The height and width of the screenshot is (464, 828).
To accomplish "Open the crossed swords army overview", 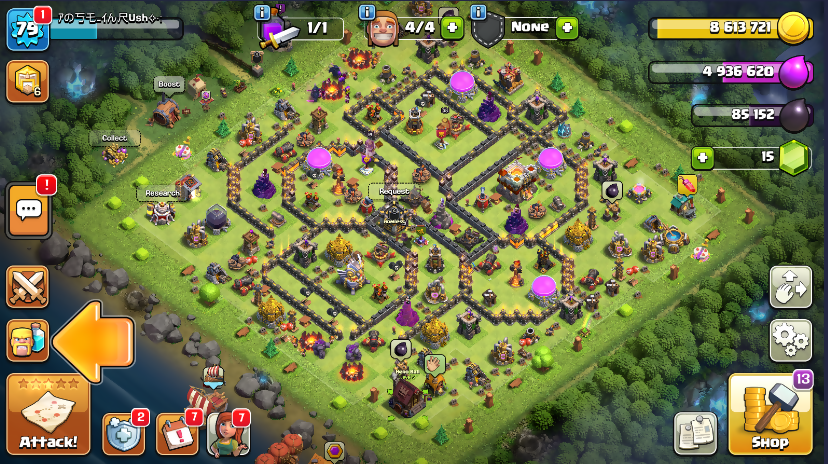I will [x=27, y=287].
